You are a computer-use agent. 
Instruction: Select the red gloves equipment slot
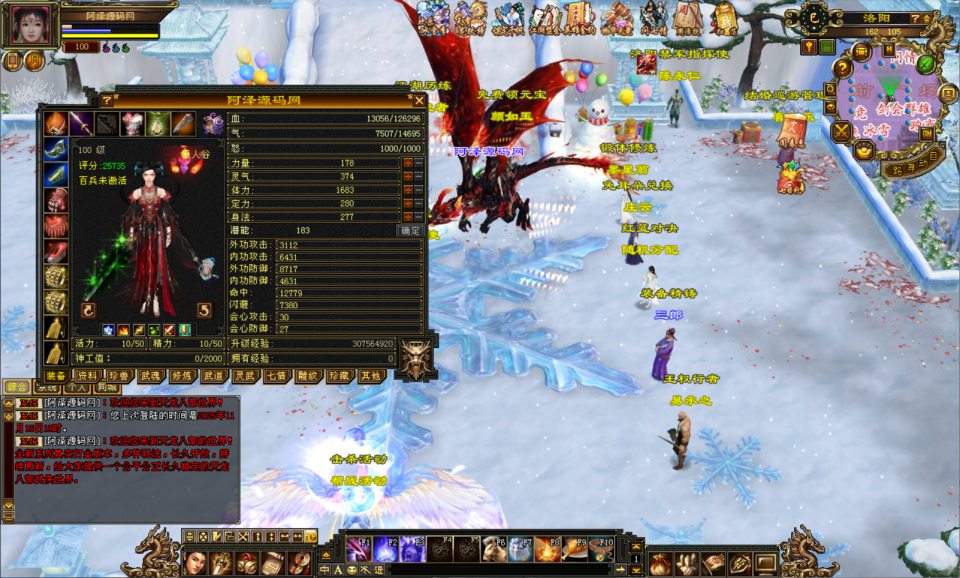point(56,199)
